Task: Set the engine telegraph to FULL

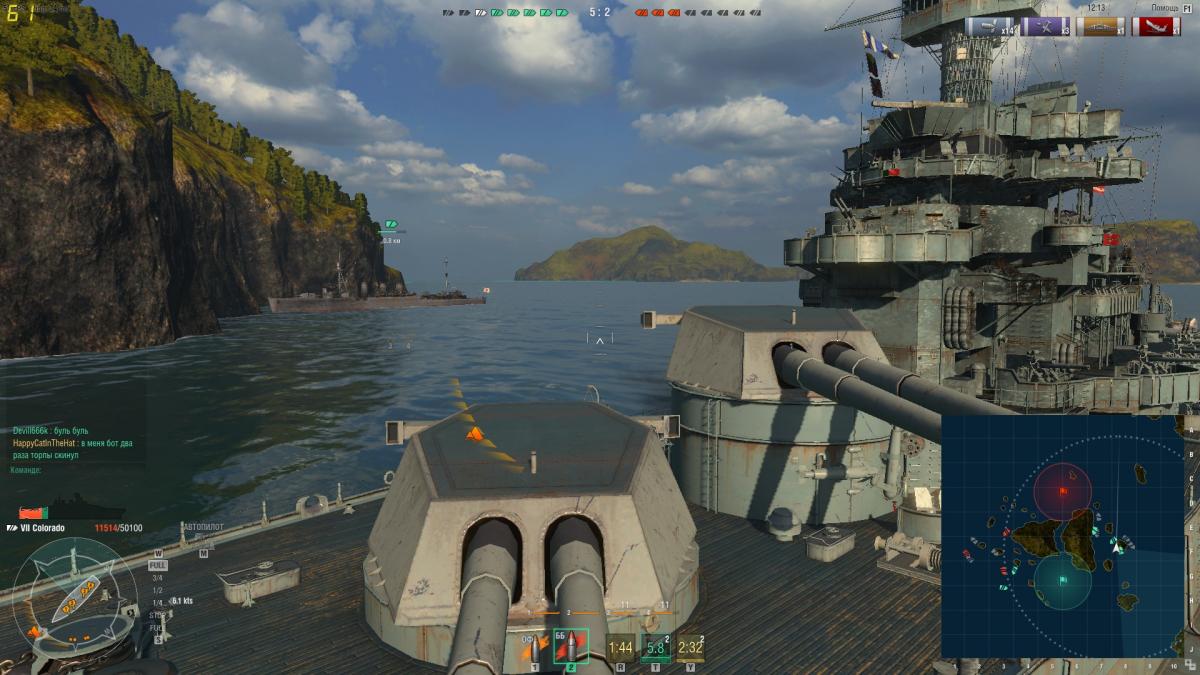Action: [158, 565]
